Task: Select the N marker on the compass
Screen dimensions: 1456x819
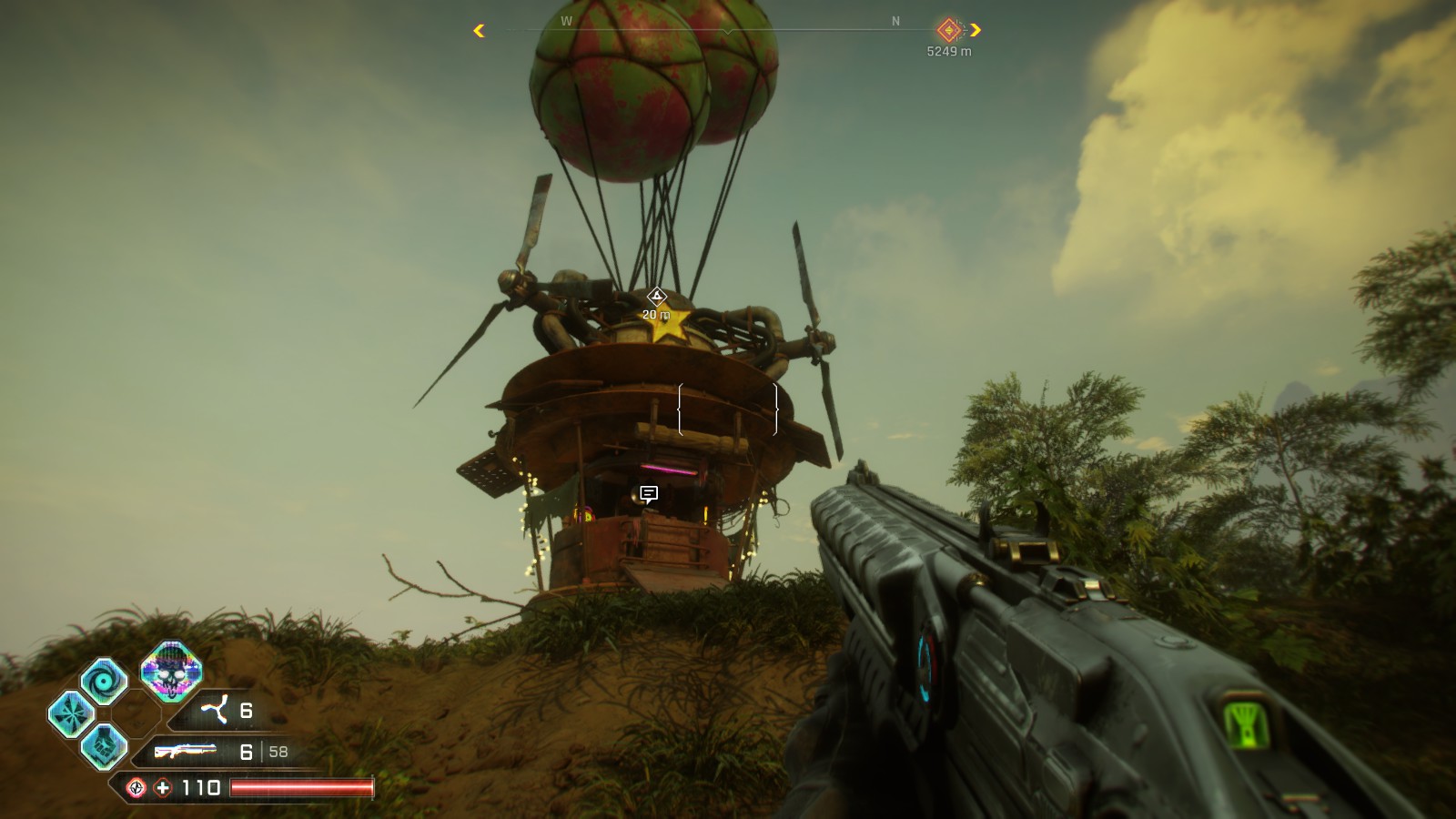Action: pos(895,22)
